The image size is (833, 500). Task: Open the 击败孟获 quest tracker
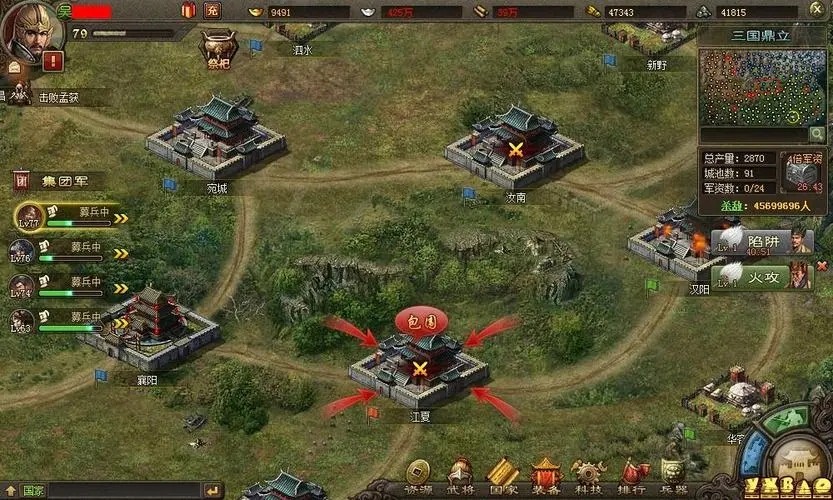[58, 97]
